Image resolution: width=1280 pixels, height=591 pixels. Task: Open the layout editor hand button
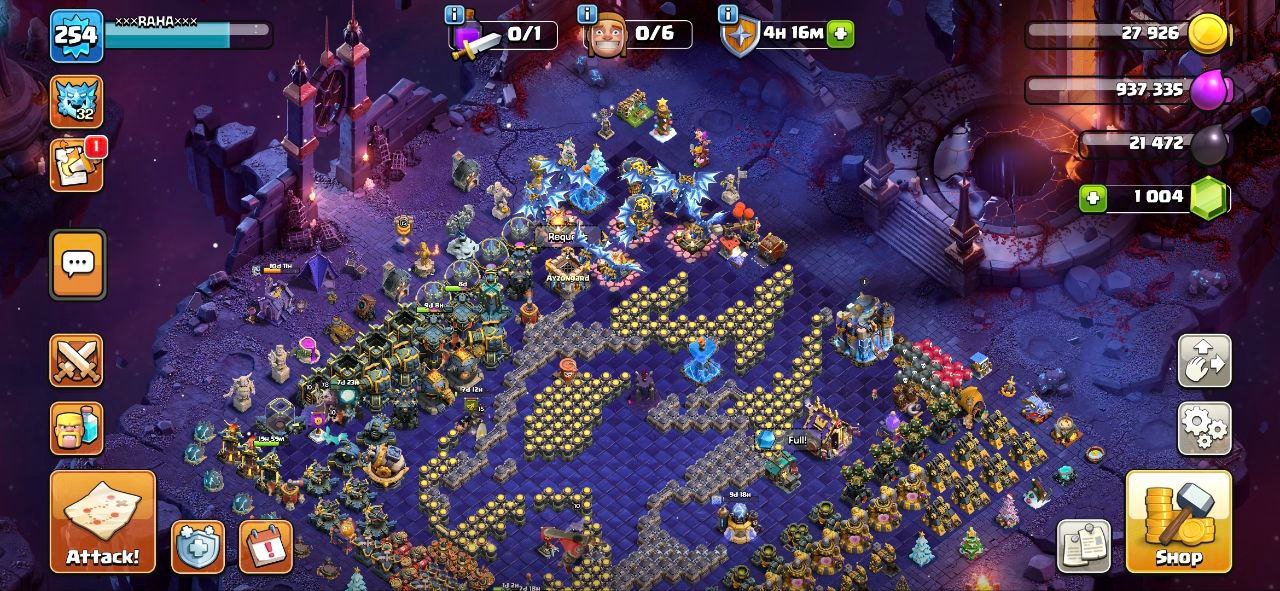coord(1204,361)
